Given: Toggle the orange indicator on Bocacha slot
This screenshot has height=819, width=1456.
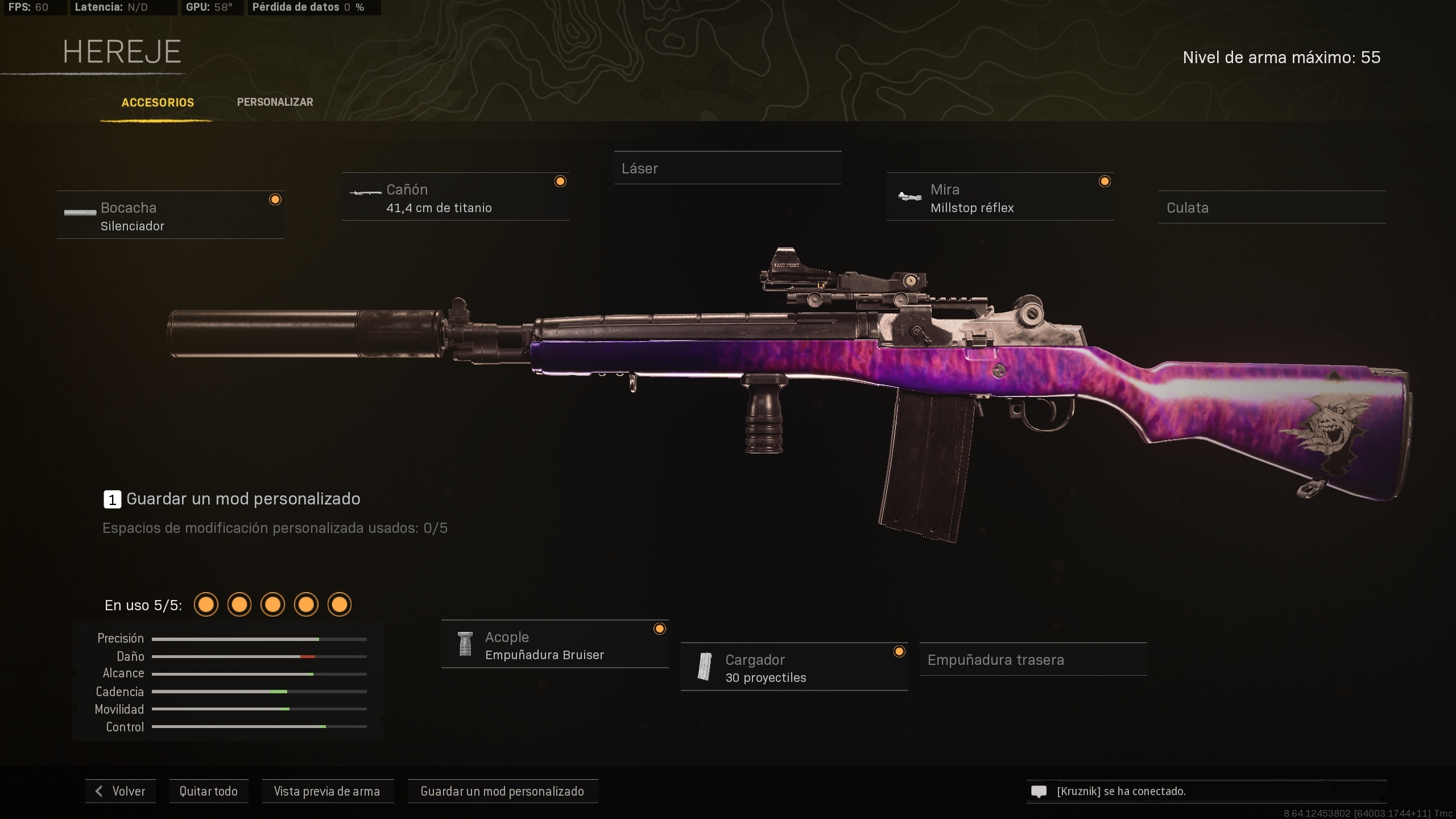Looking at the screenshot, I should click(276, 198).
